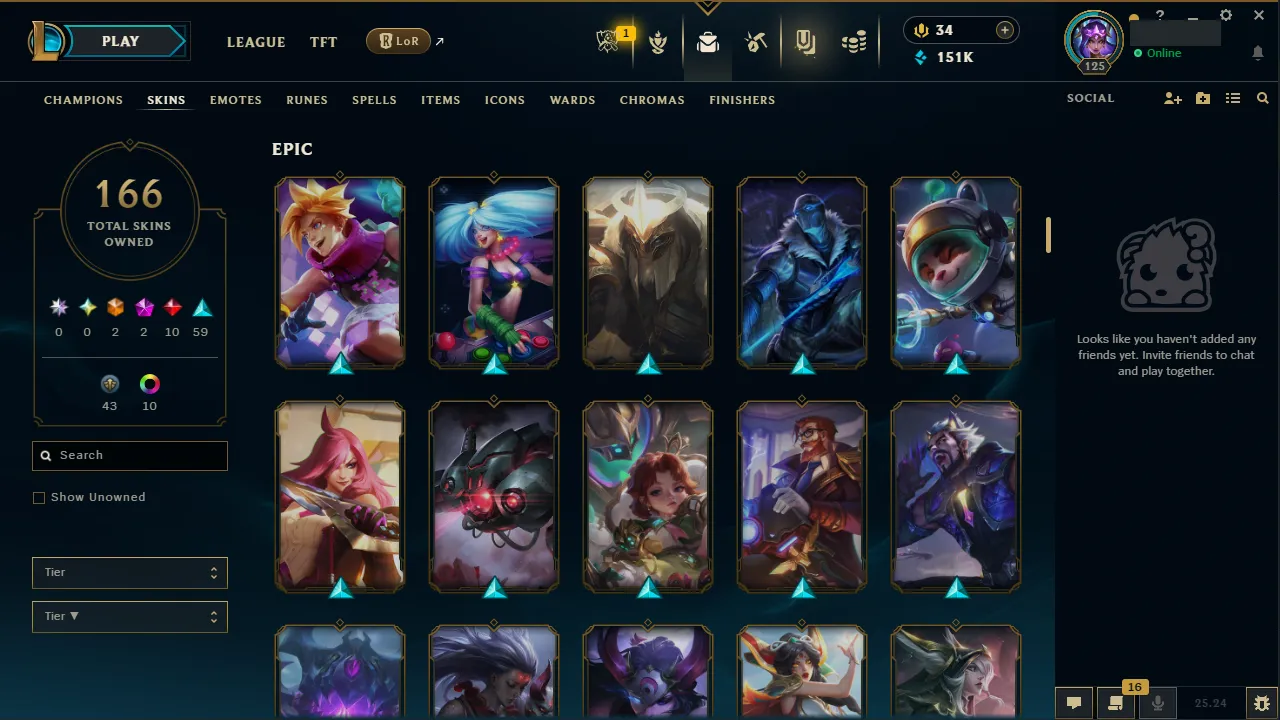Open the TFT menu item
1280x720 pixels.
[x=323, y=42]
